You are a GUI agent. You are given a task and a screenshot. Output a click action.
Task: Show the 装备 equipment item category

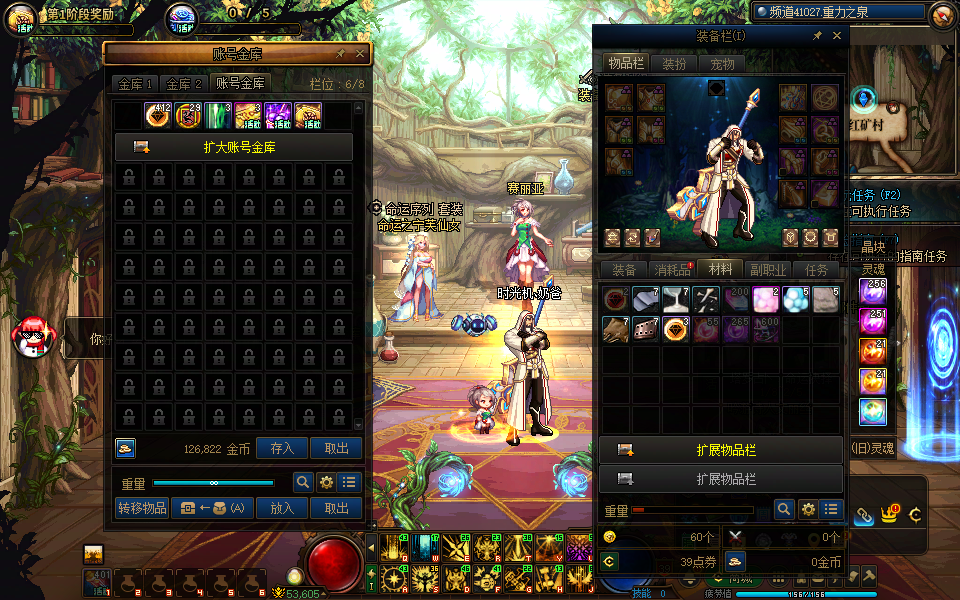[x=624, y=269]
